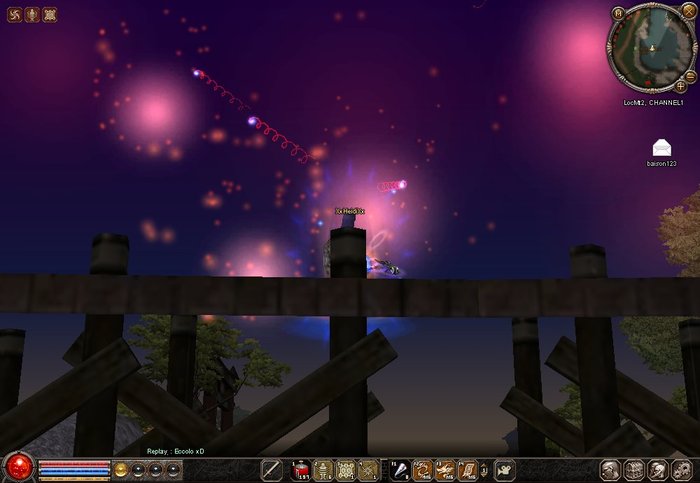Open the whisper envelope from baisron123
Screen dimensions: 700x483
point(661,148)
